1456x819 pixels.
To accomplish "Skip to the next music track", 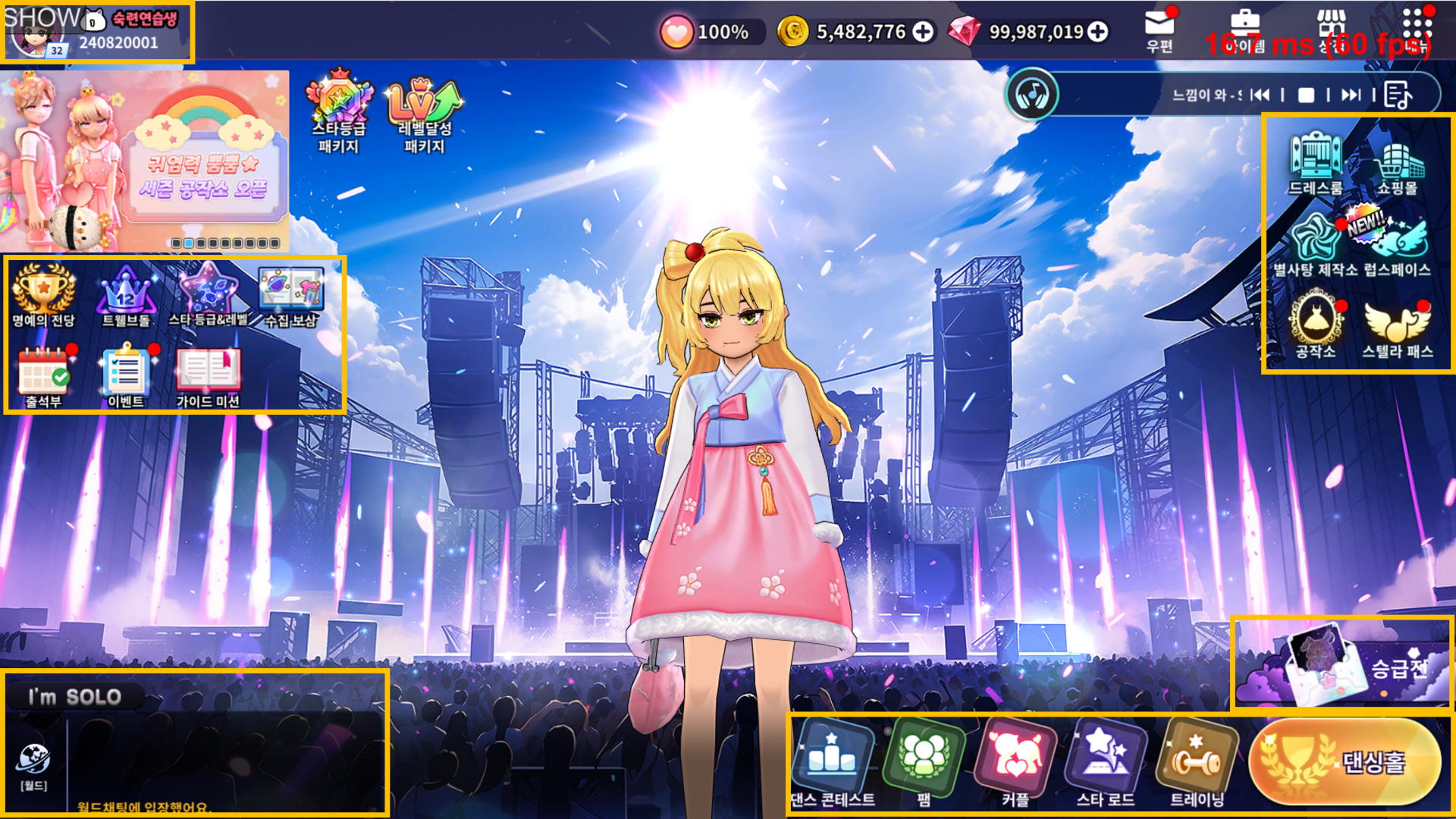I will click(x=1351, y=95).
